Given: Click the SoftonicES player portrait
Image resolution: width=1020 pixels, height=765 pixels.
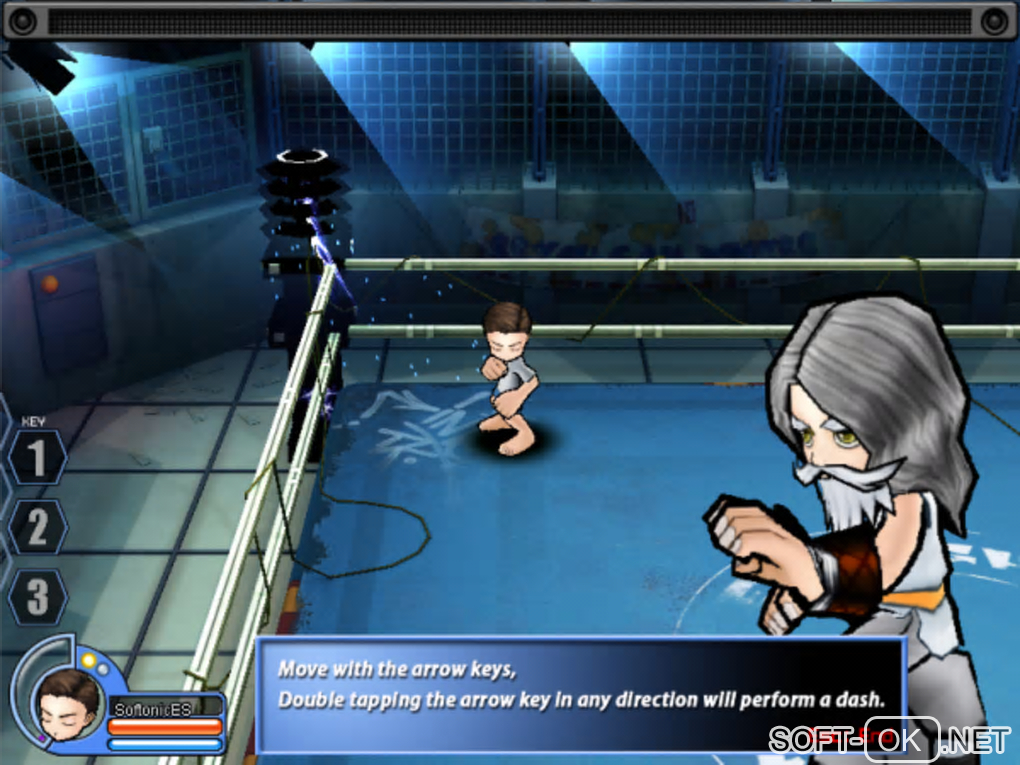Looking at the screenshot, I should (x=67, y=699).
